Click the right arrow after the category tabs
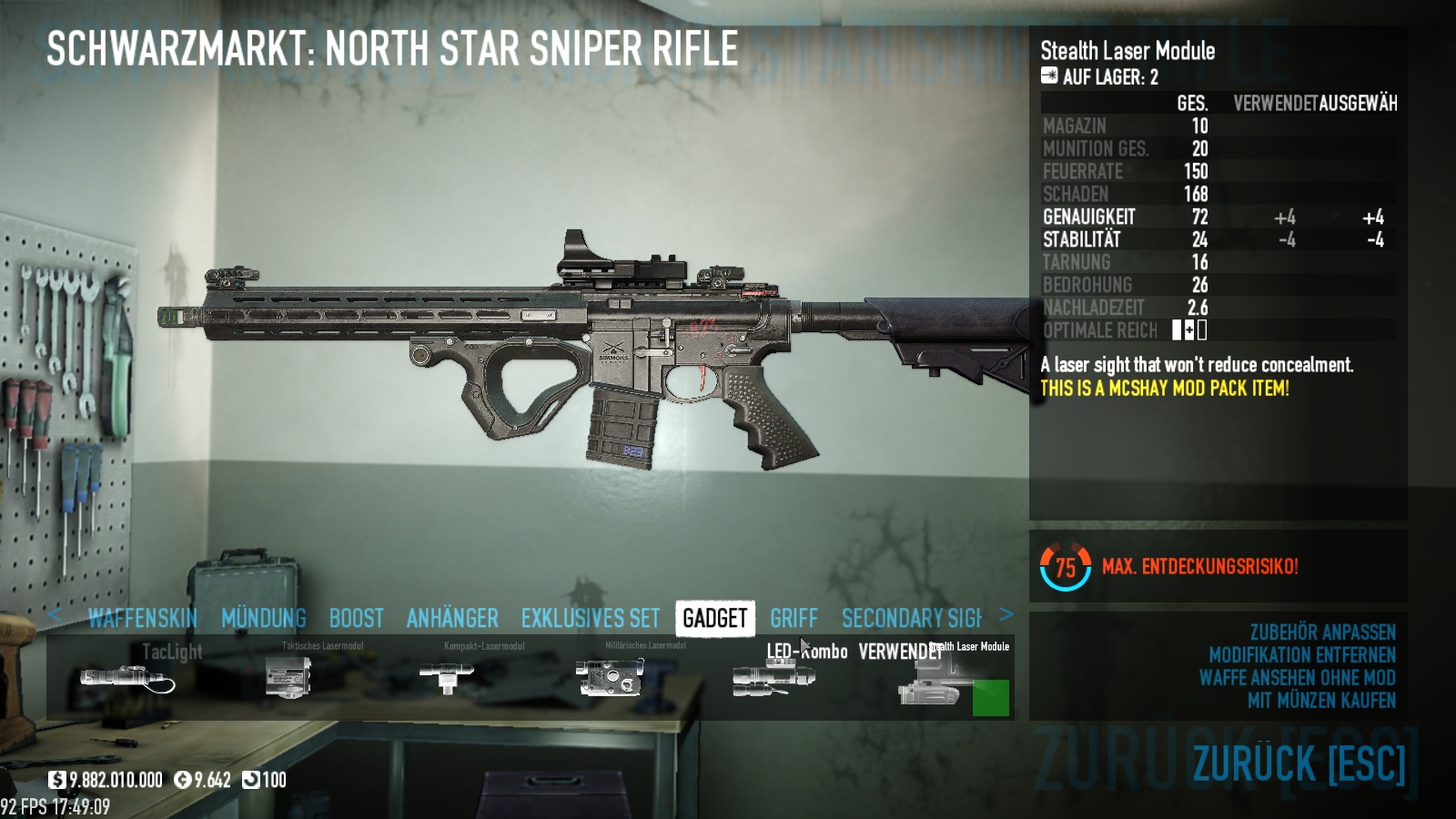Screen dimensions: 1456x819 [1006, 614]
